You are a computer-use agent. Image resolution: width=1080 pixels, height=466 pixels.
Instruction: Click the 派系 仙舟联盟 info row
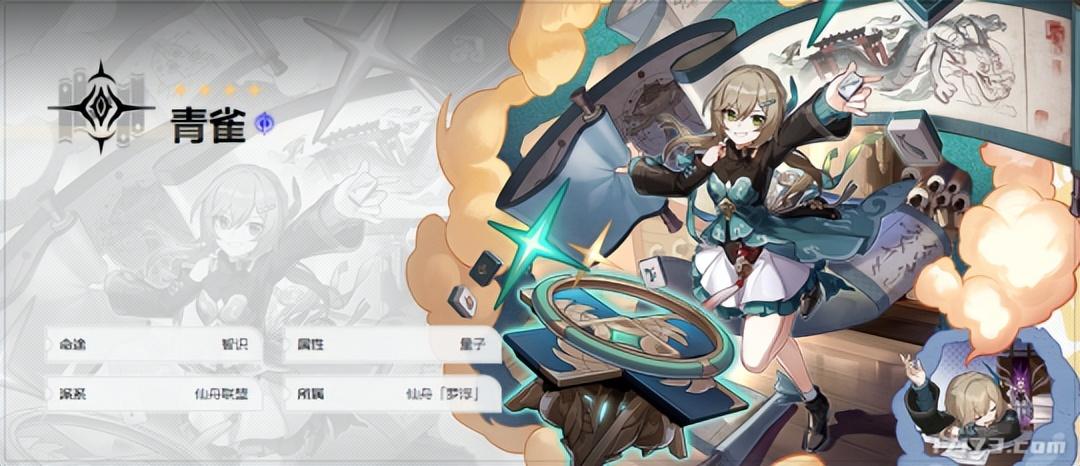coord(155,393)
